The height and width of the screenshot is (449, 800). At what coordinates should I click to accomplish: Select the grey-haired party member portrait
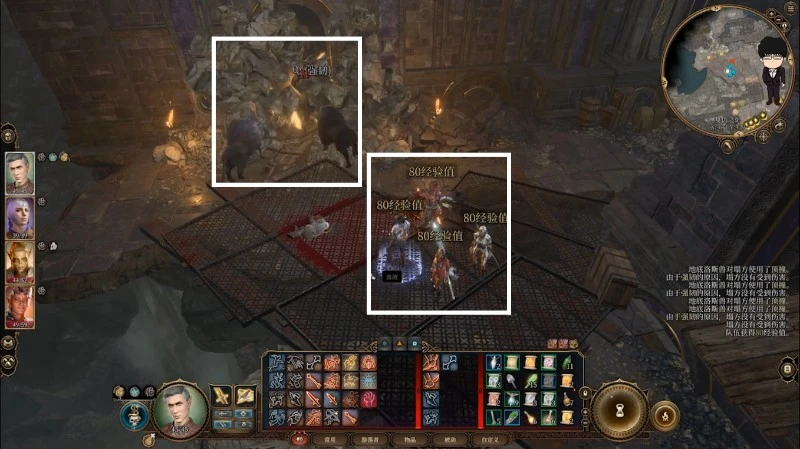(20, 172)
